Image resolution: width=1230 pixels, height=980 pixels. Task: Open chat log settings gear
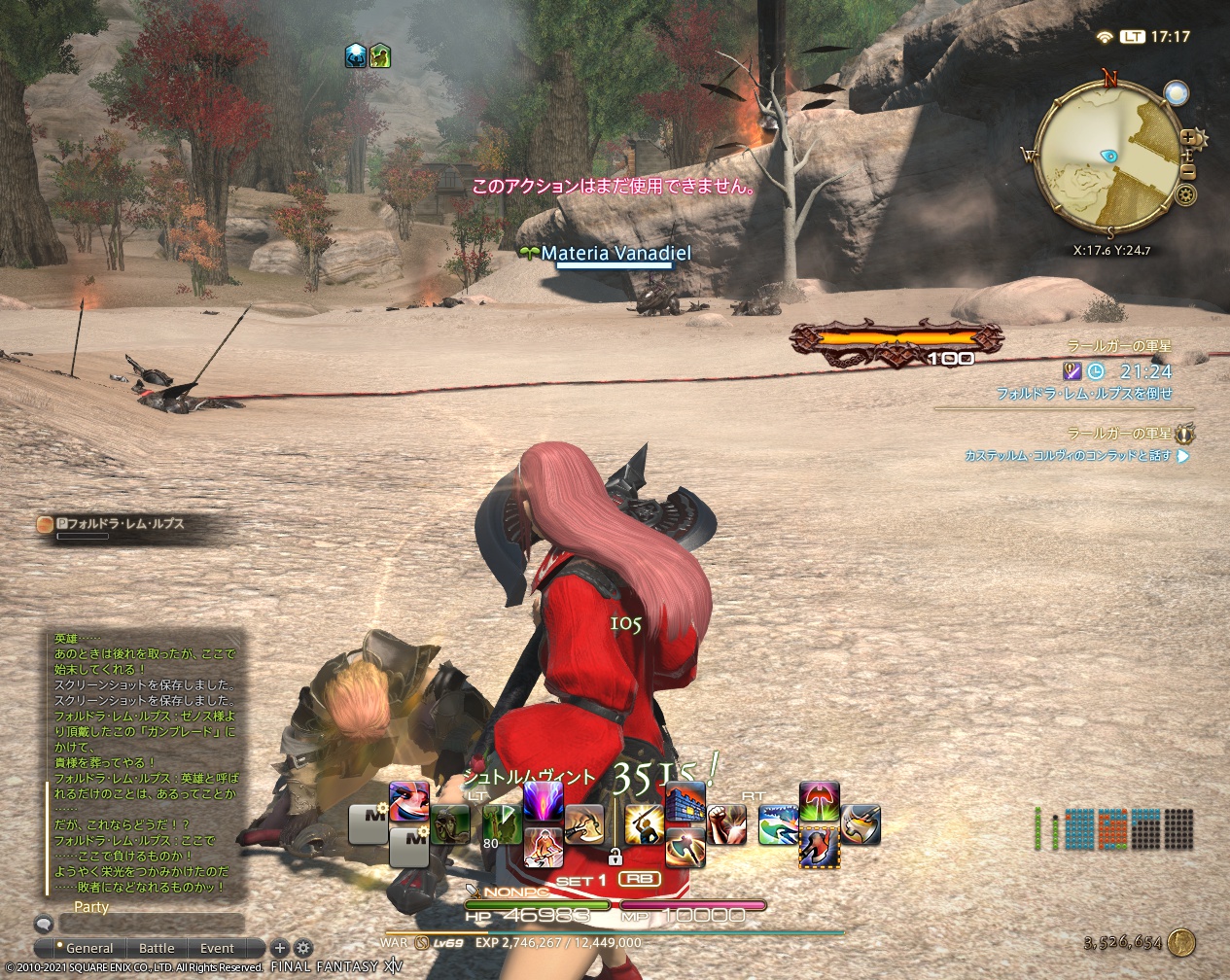coord(303,948)
